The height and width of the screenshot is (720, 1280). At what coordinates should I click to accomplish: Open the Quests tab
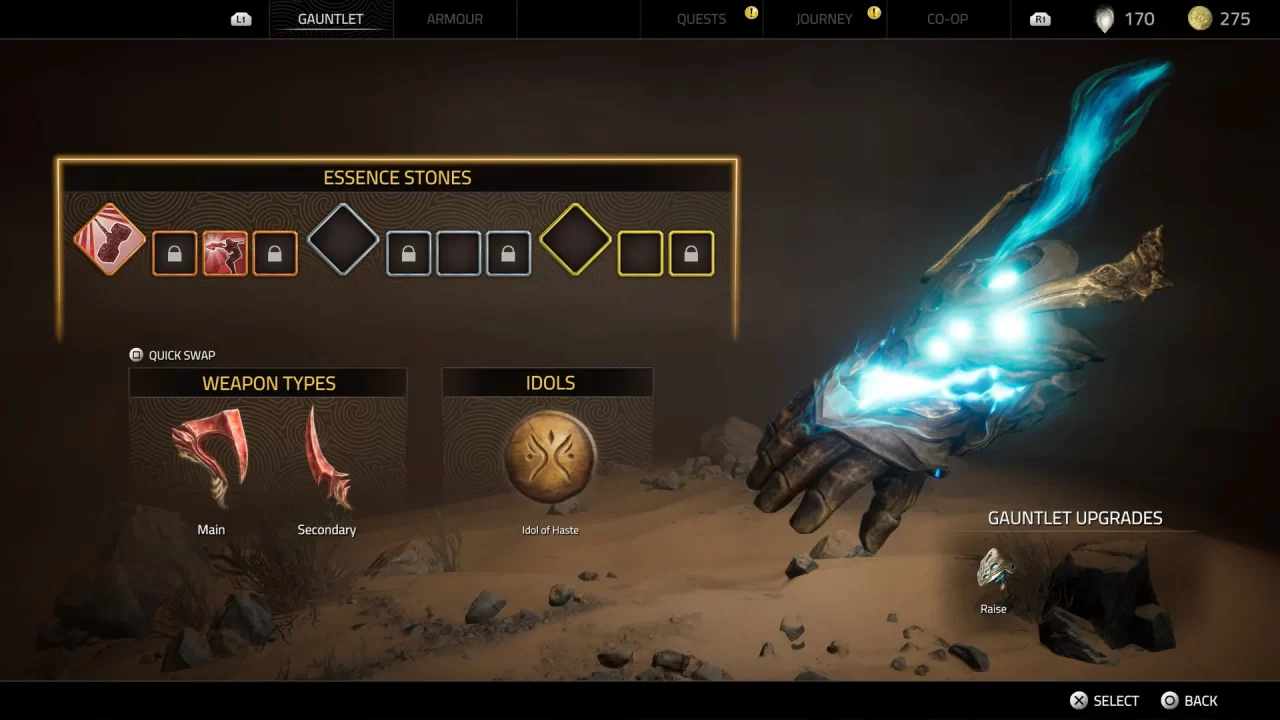point(701,19)
